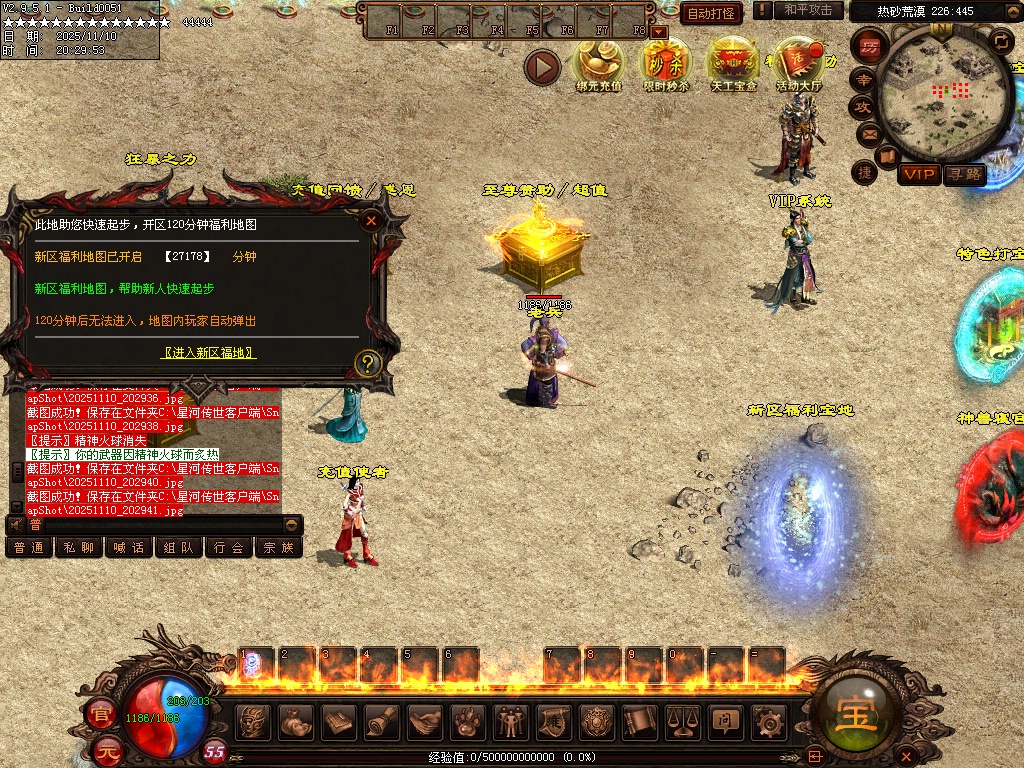Open the 活动大厅 event hall icon
Screen dimensions: 1024x768
[799, 65]
